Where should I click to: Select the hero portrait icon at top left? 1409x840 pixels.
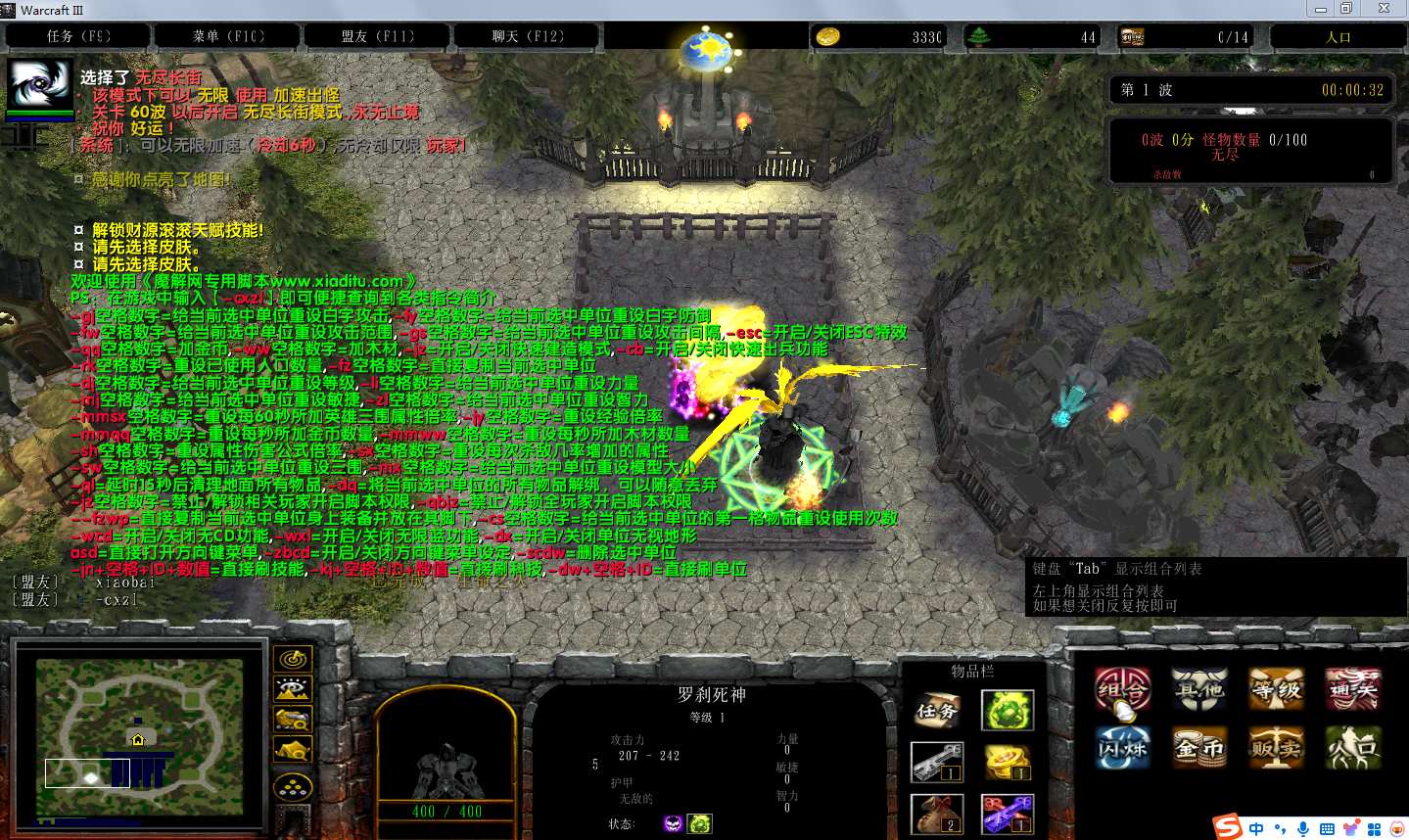pyautogui.click(x=39, y=86)
